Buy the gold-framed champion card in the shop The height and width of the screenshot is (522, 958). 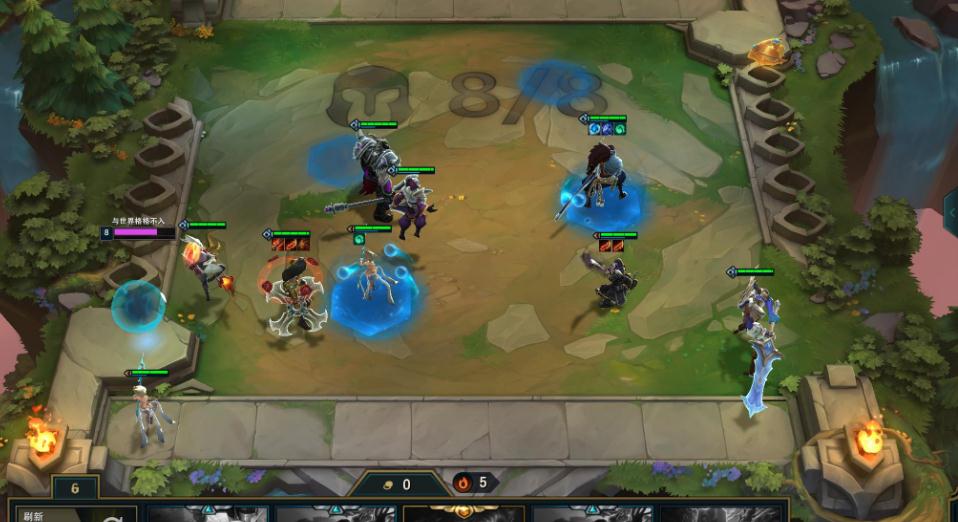tap(464, 513)
